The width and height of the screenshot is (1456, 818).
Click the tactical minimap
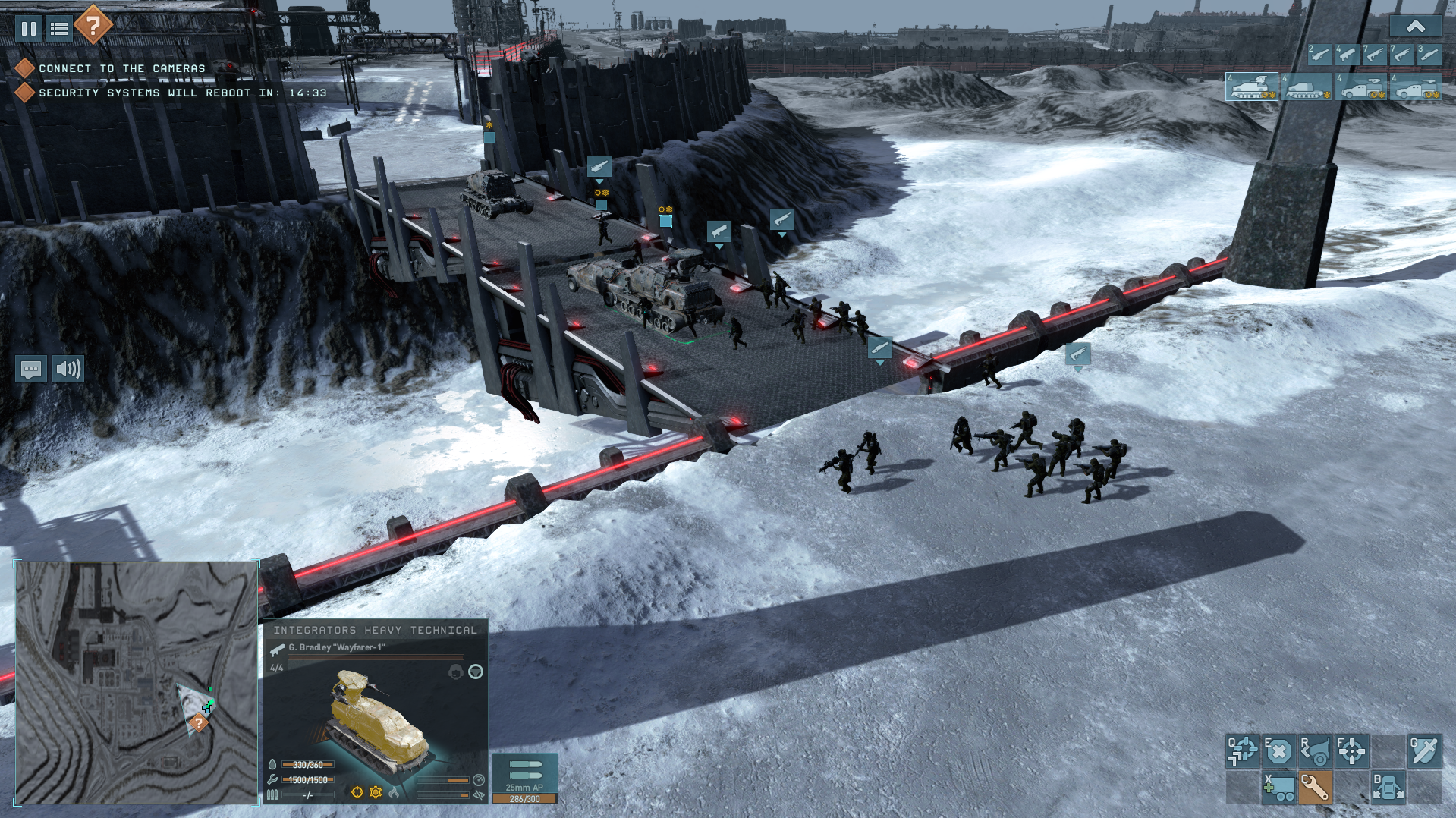point(137,682)
